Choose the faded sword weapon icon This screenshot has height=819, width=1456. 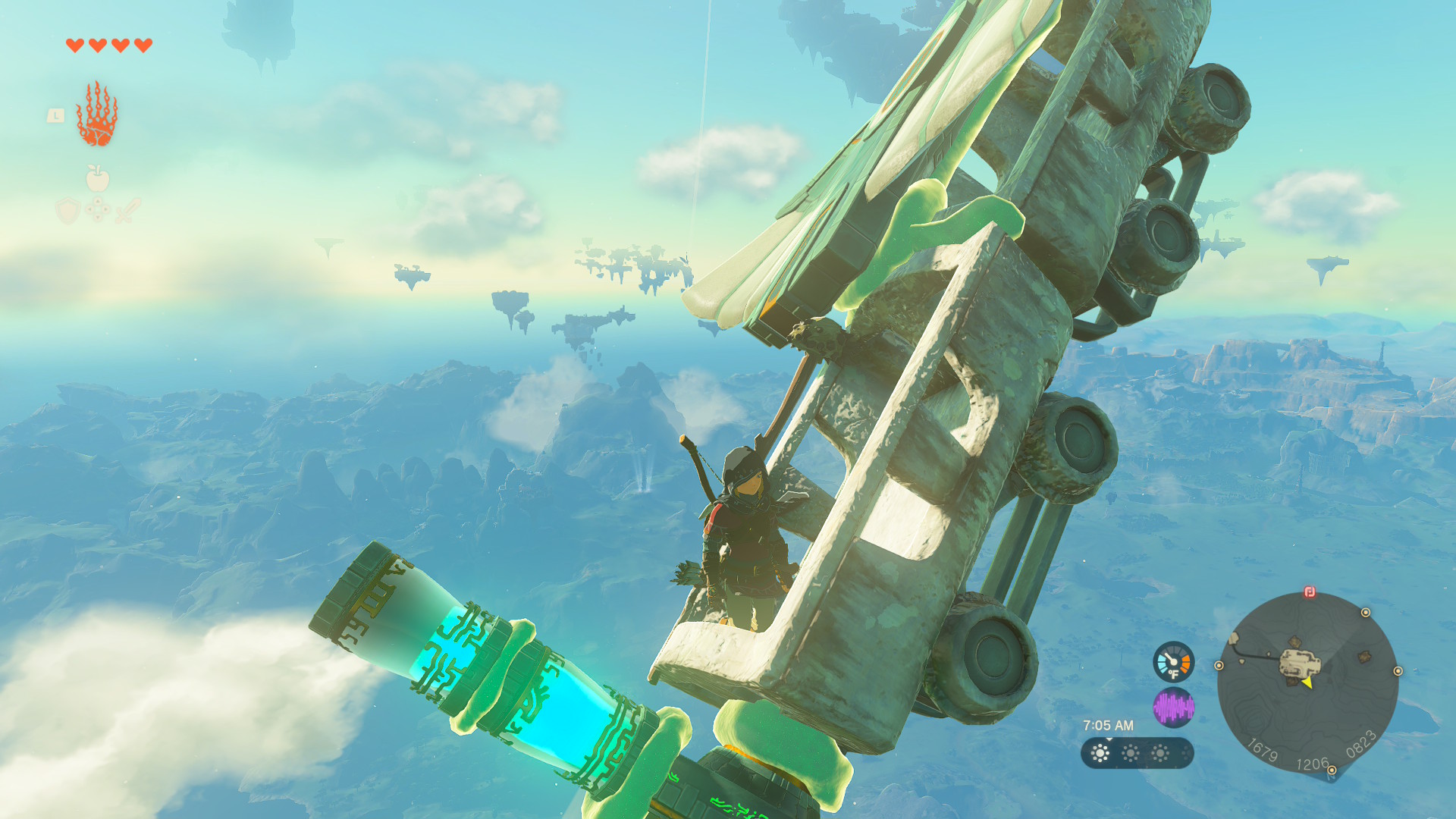click(128, 210)
